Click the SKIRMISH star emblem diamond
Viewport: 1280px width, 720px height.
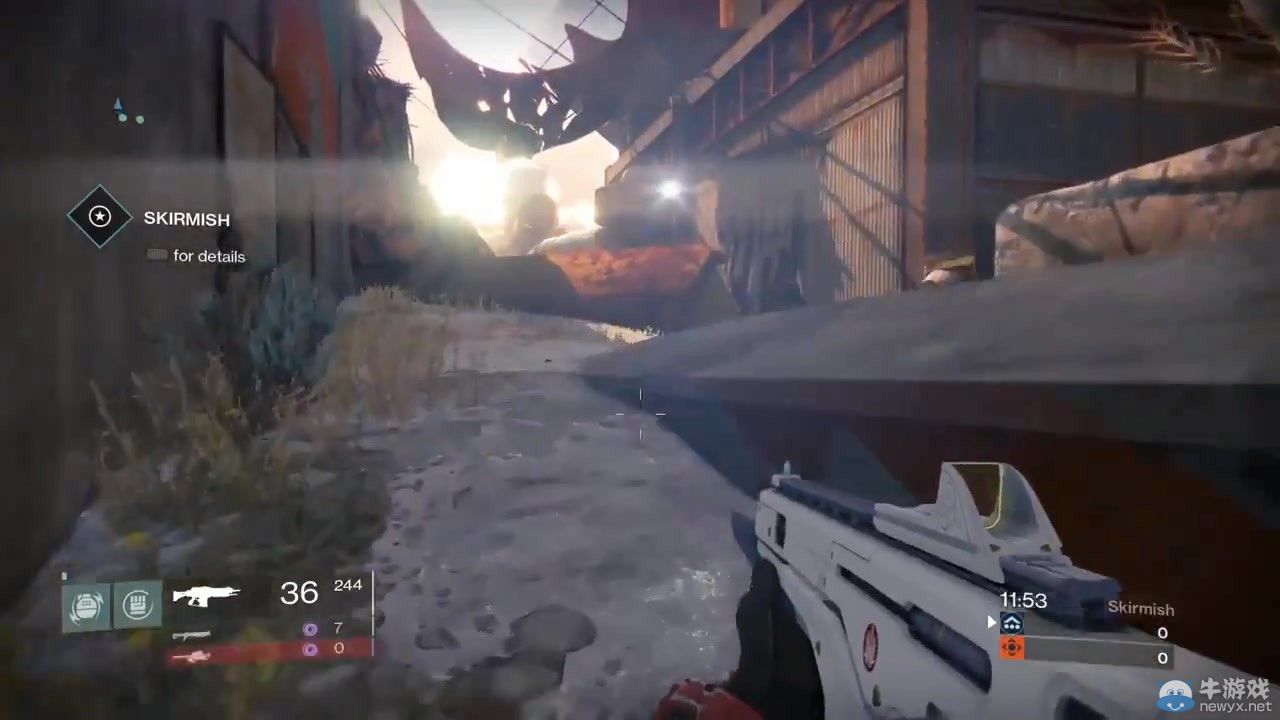98,218
